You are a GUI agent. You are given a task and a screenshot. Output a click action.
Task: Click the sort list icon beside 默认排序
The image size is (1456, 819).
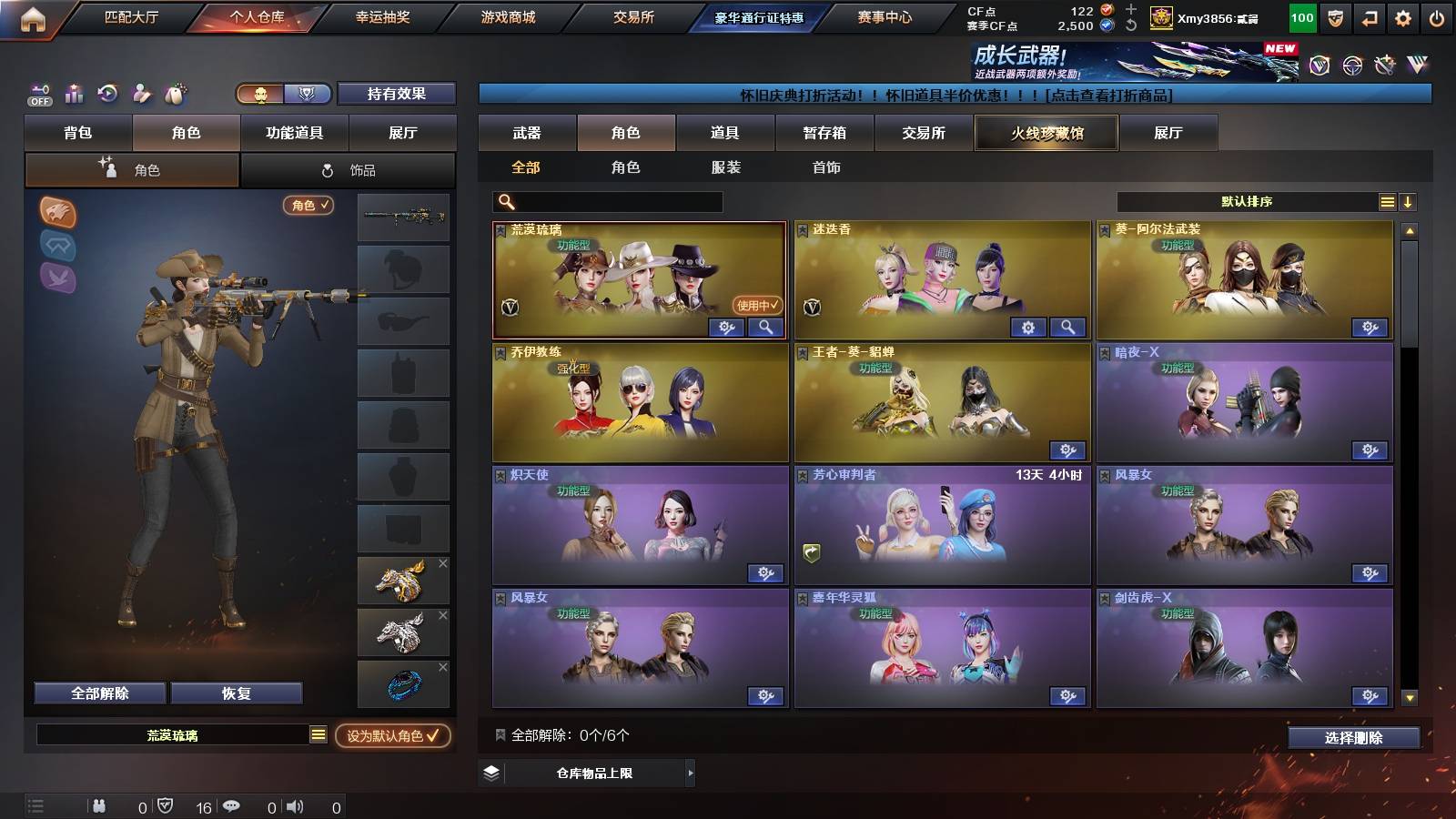coord(1387,202)
